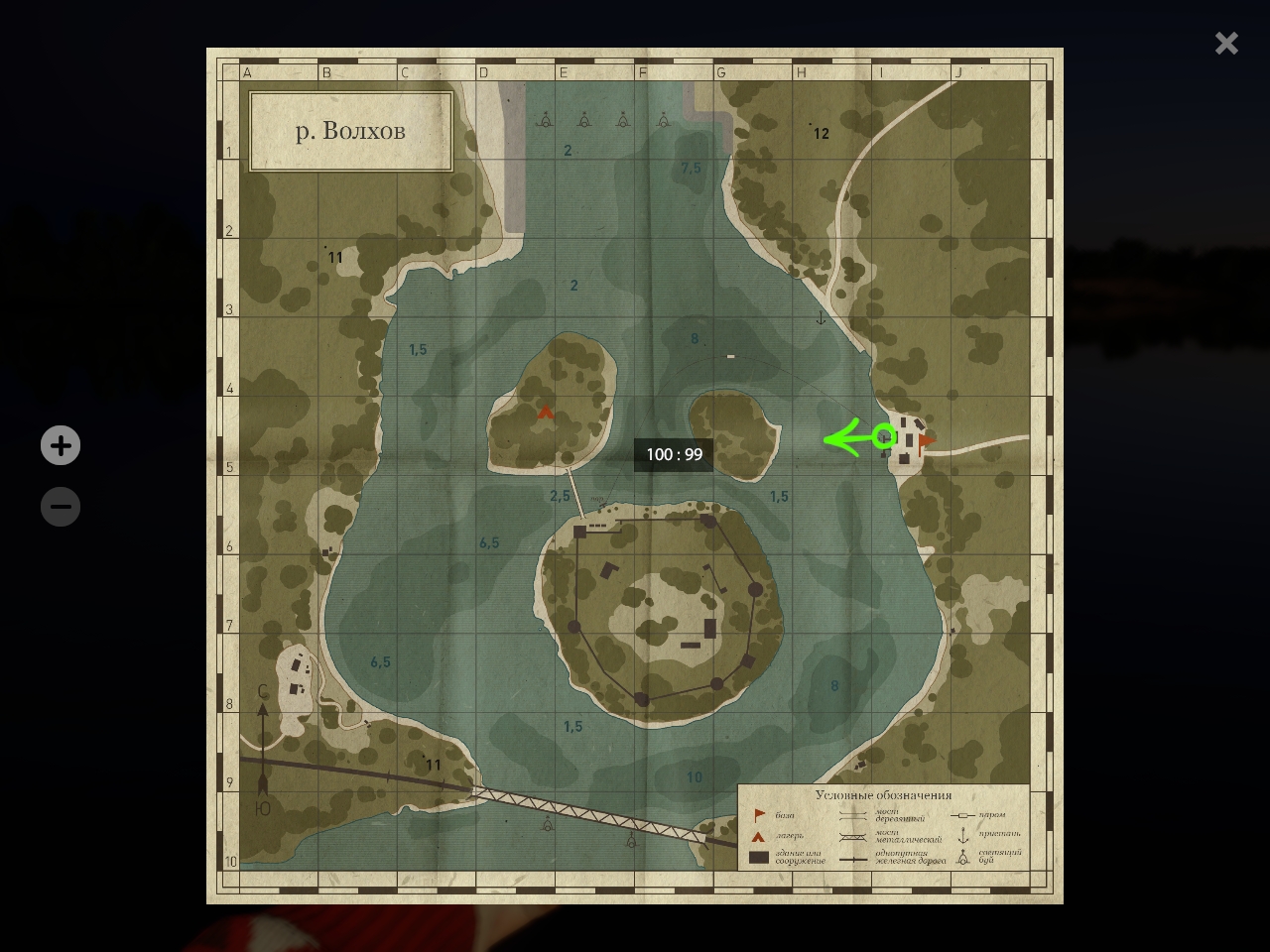Select the red camp triangle marker on island

[x=545, y=413]
